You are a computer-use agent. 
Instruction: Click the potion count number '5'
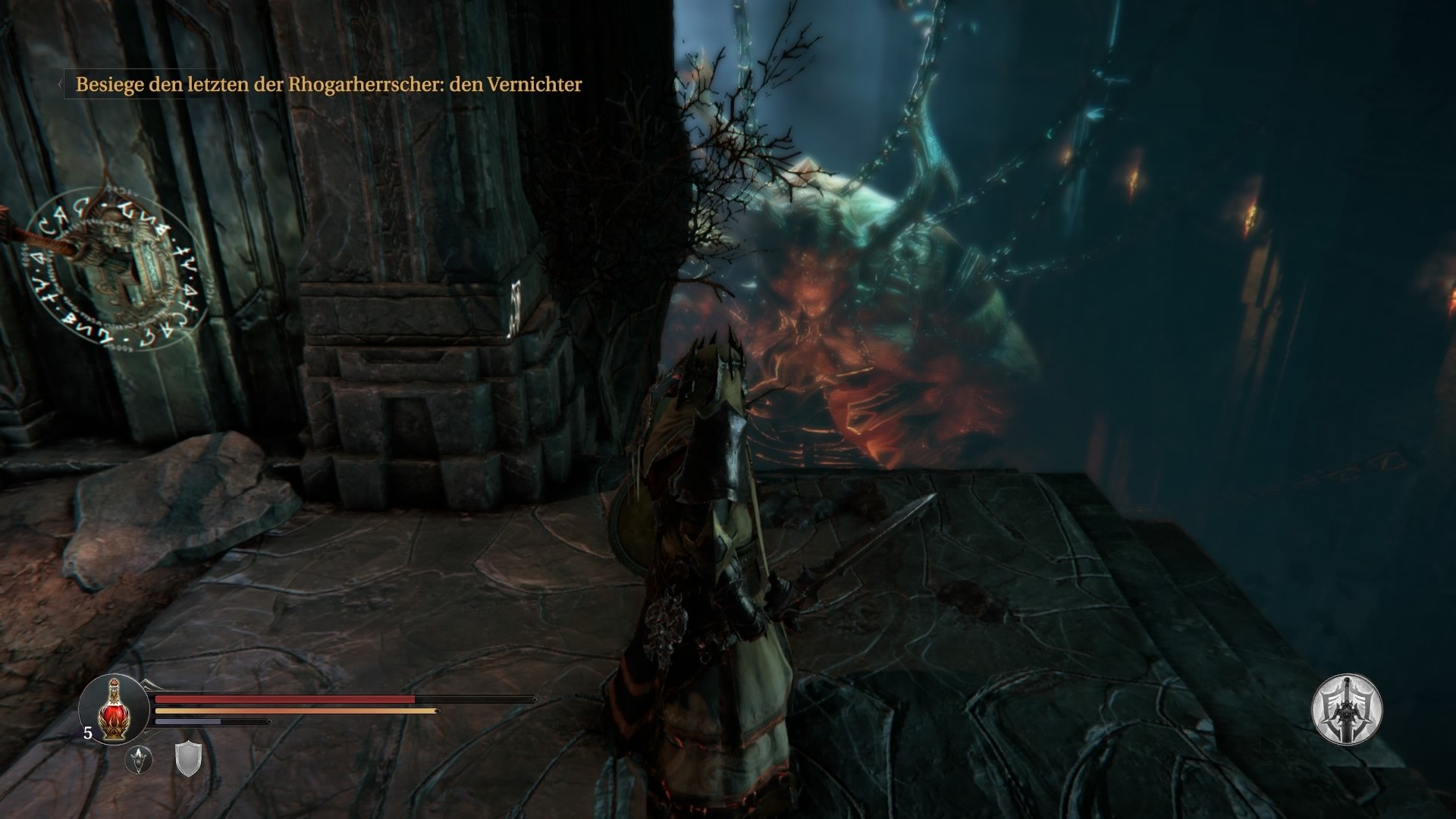click(88, 733)
